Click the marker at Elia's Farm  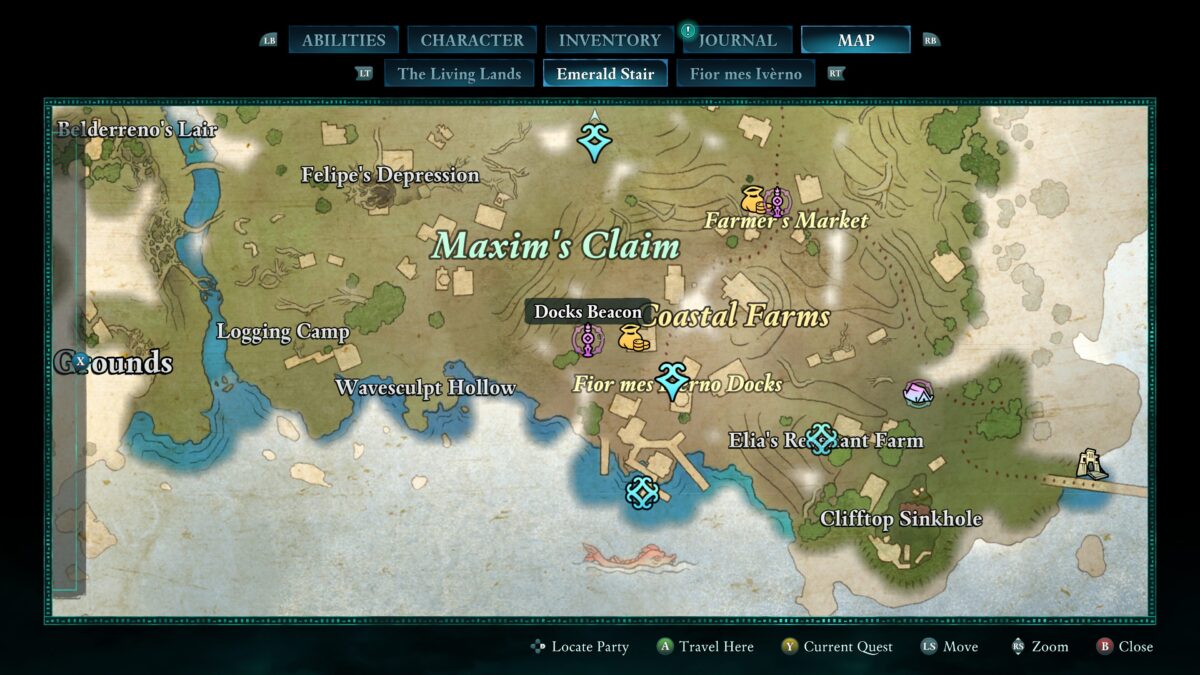(x=821, y=438)
